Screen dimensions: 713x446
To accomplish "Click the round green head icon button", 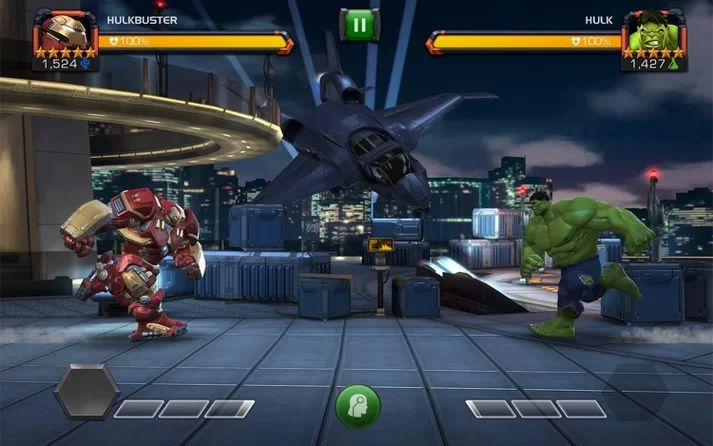I will click(357, 405).
